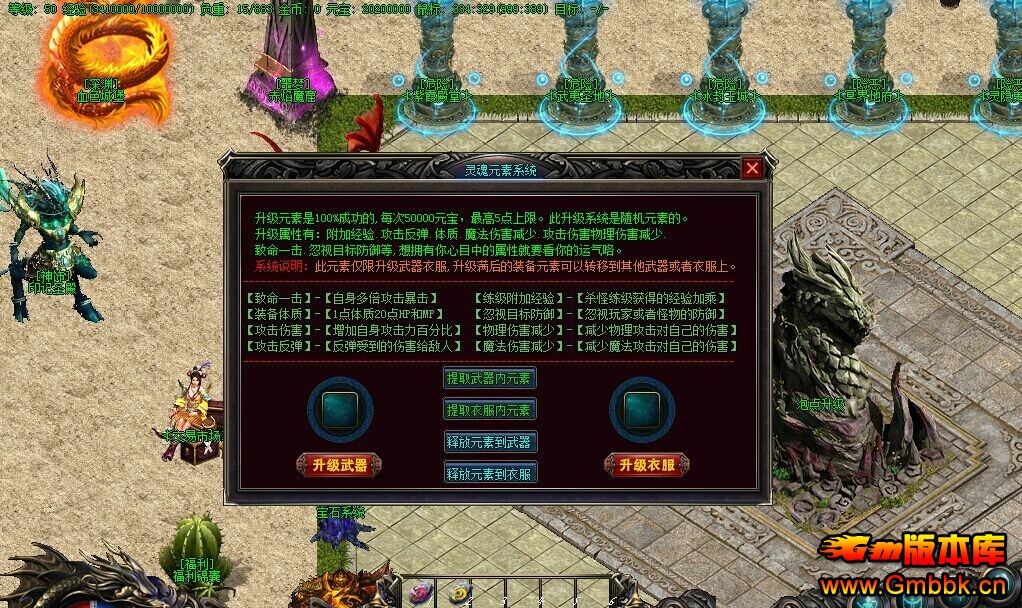This screenshot has width=1022, height=608.
Task: Select 释放元素到衣服
Action: [x=490, y=472]
